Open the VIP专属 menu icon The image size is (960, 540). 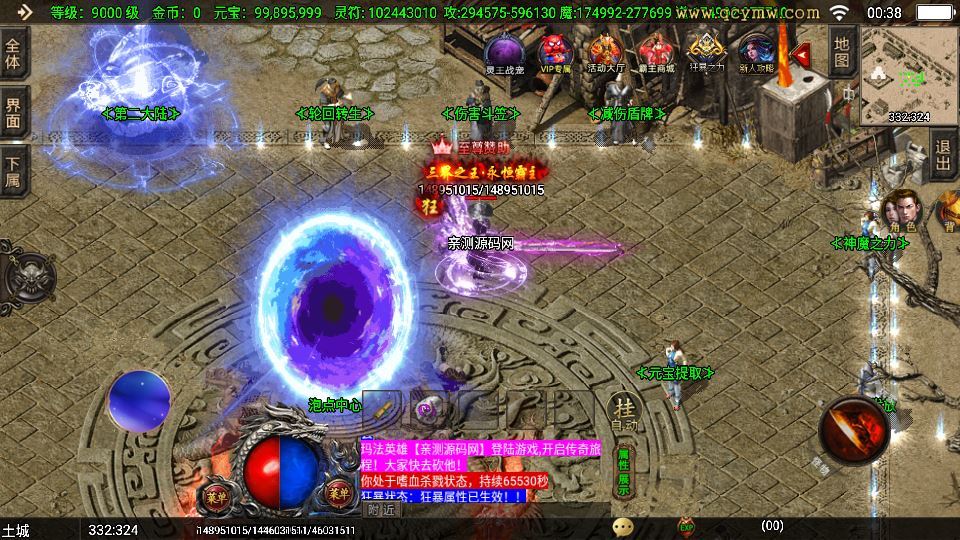pos(554,51)
